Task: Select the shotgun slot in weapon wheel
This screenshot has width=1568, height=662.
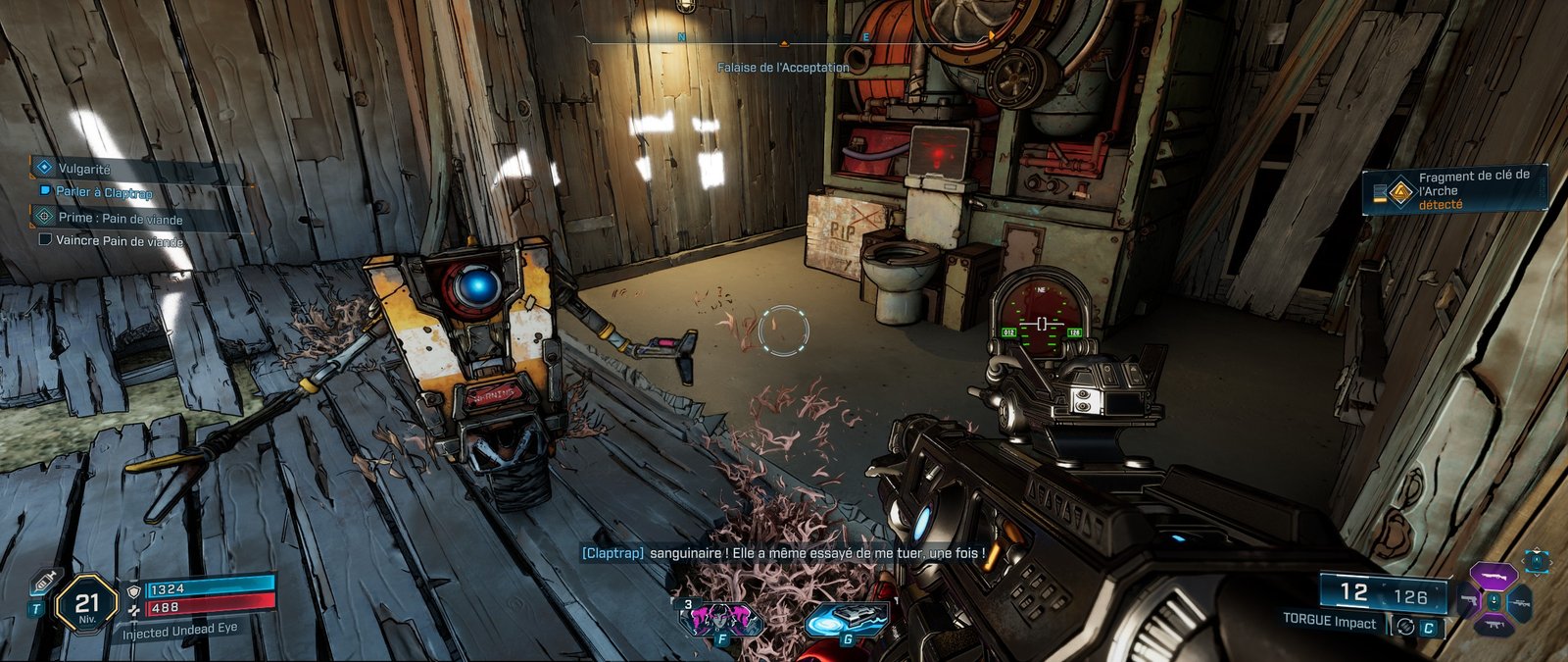Action: [1494, 577]
